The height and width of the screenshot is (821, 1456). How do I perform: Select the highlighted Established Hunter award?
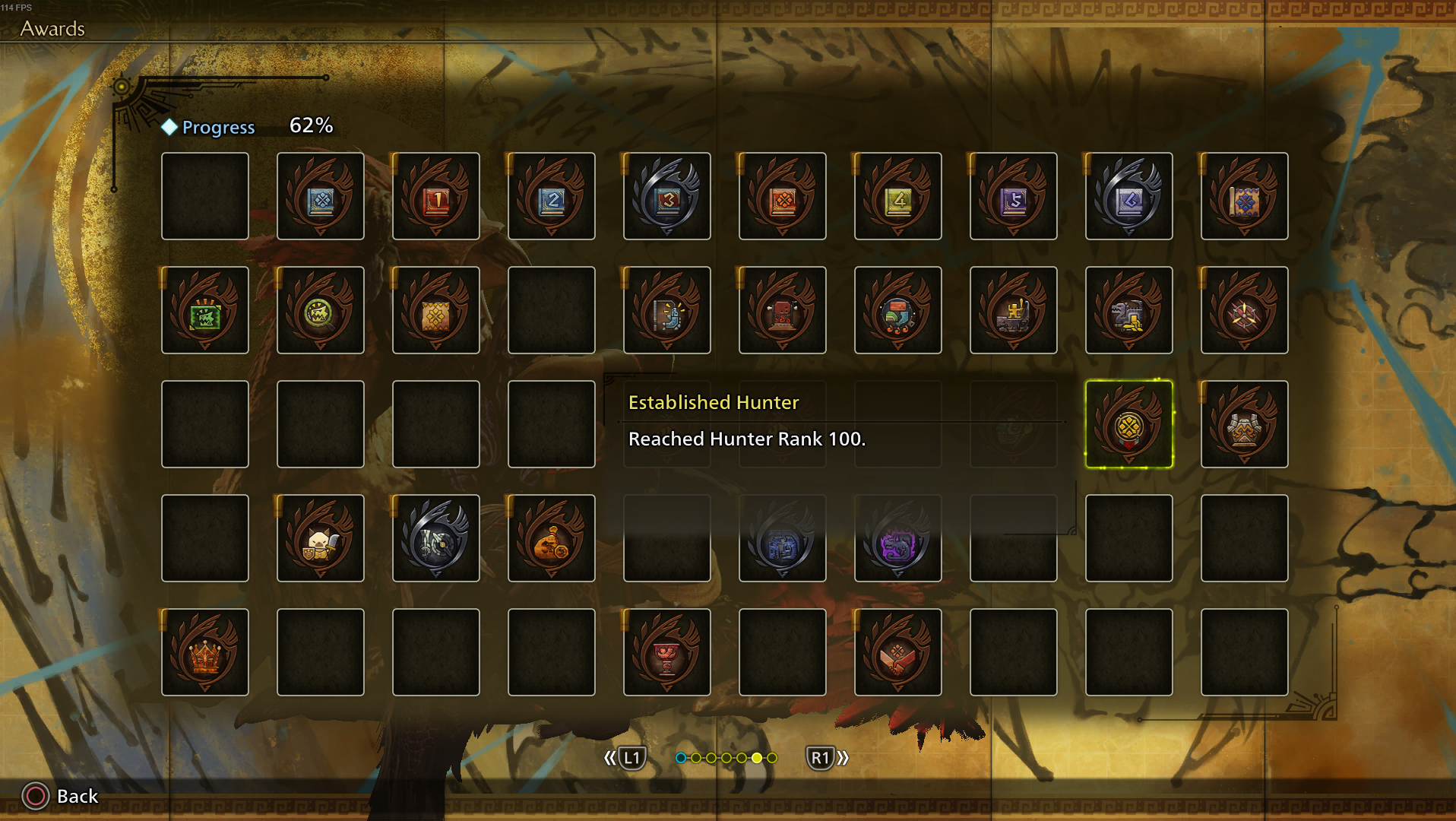tap(1129, 425)
